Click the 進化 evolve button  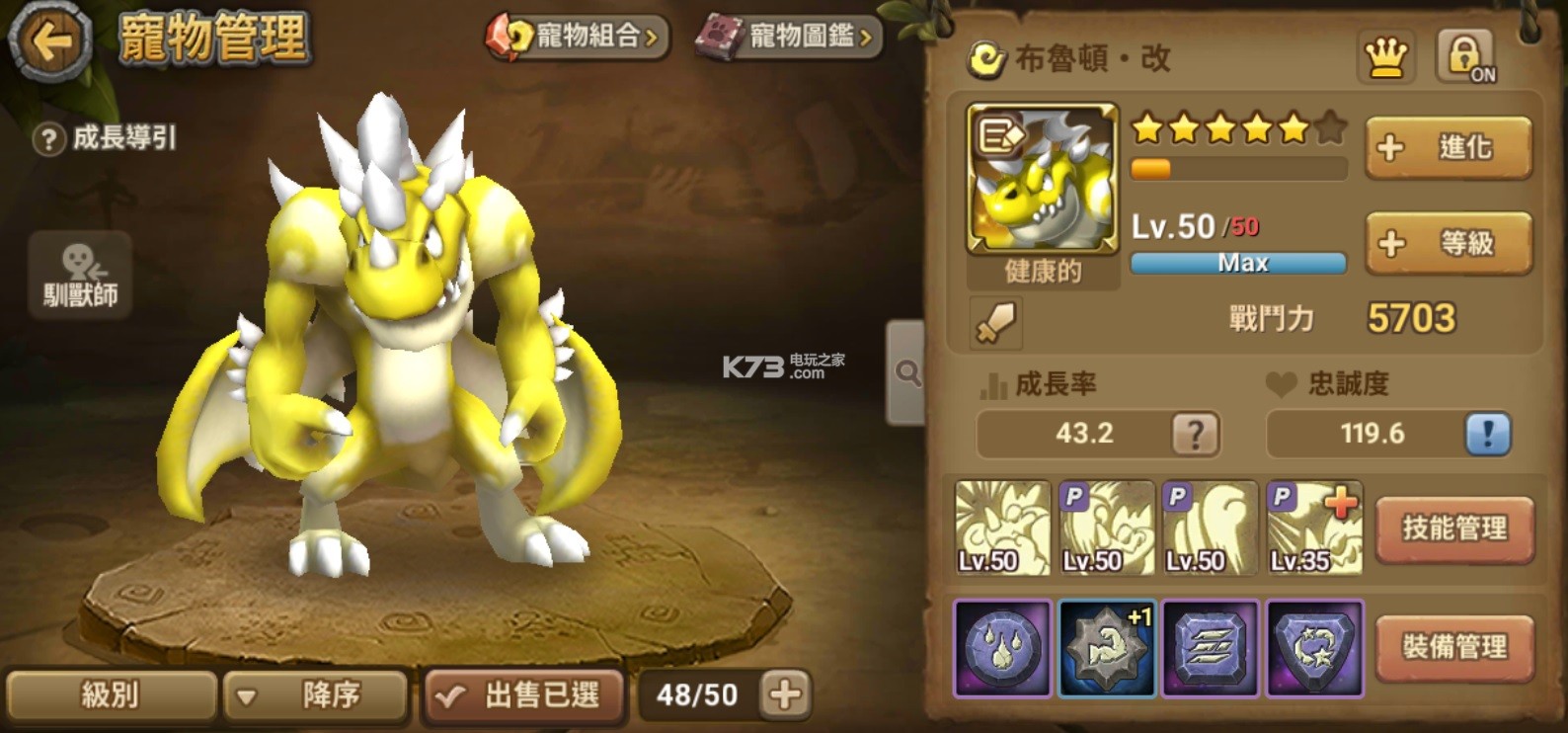(x=1448, y=147)
